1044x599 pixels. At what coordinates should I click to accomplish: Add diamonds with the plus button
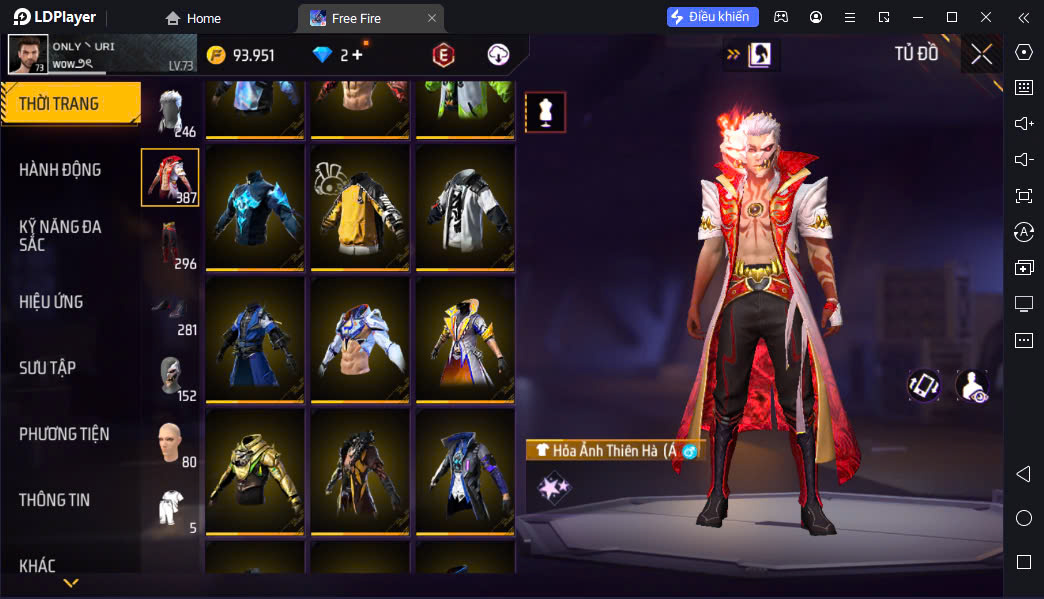pyautogui.click(x=357, y=55)
